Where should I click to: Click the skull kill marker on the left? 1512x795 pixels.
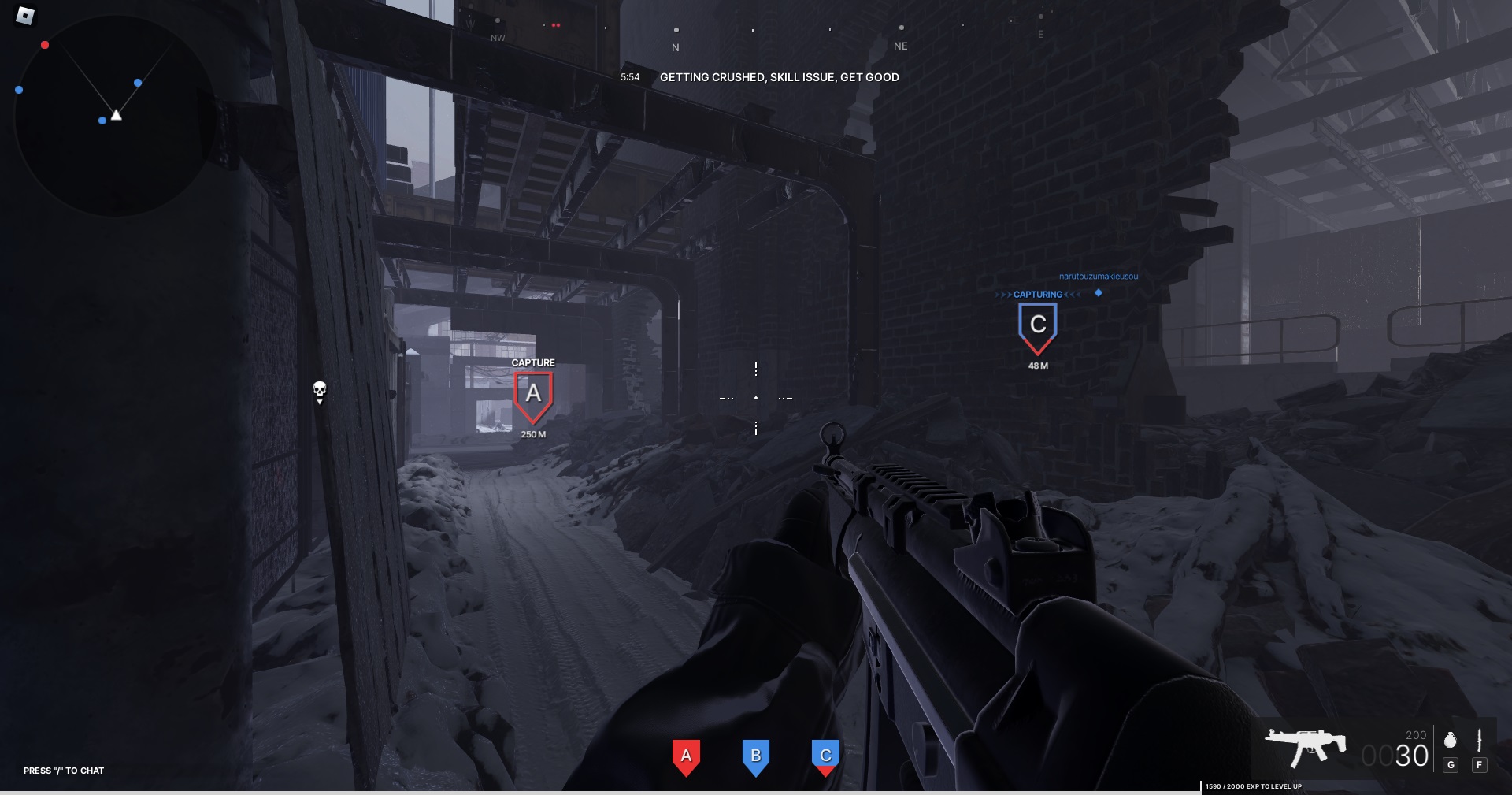(x=320, y=389)
